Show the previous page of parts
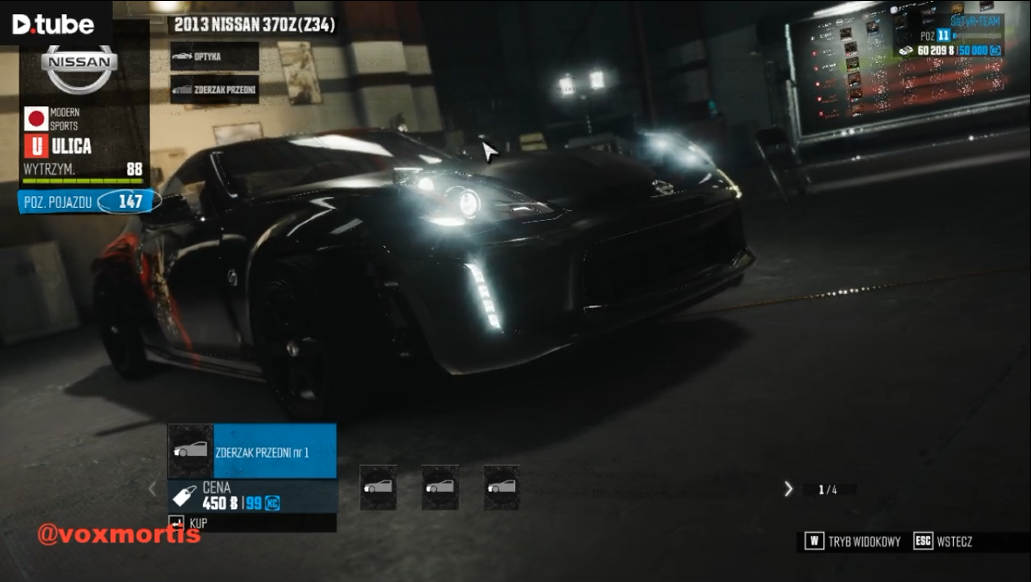Image resolution: width=1031 pixels, height=582 pixels. [153, 489]
